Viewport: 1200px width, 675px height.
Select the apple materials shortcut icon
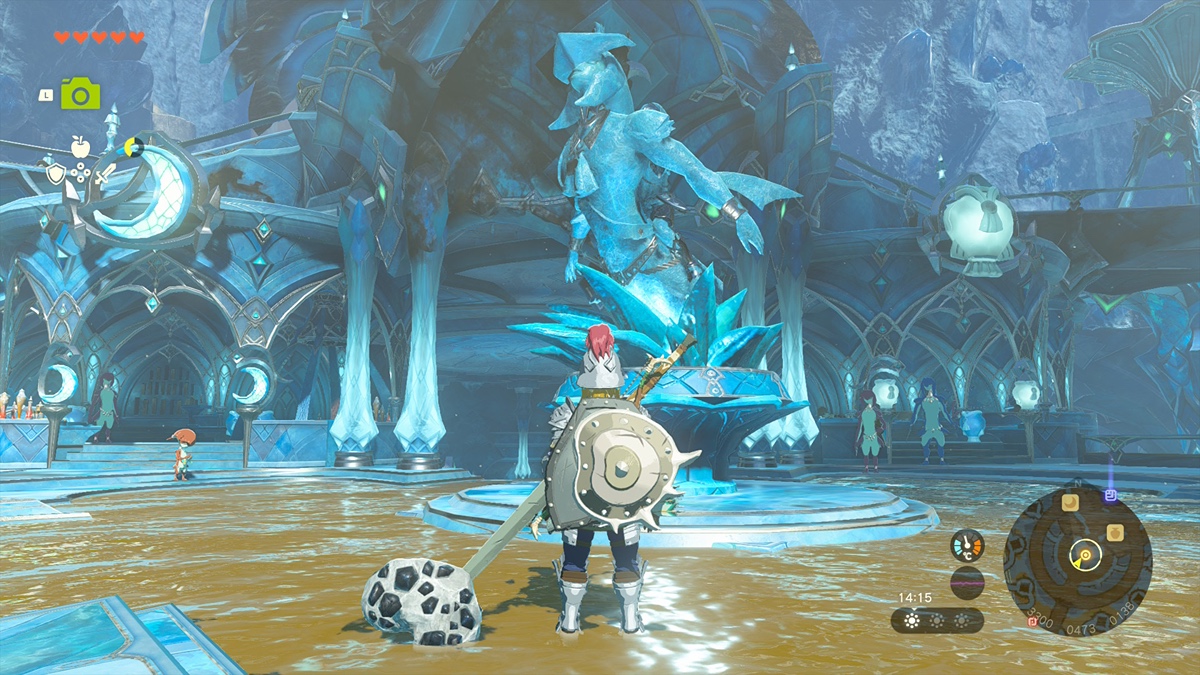point(81,148)
